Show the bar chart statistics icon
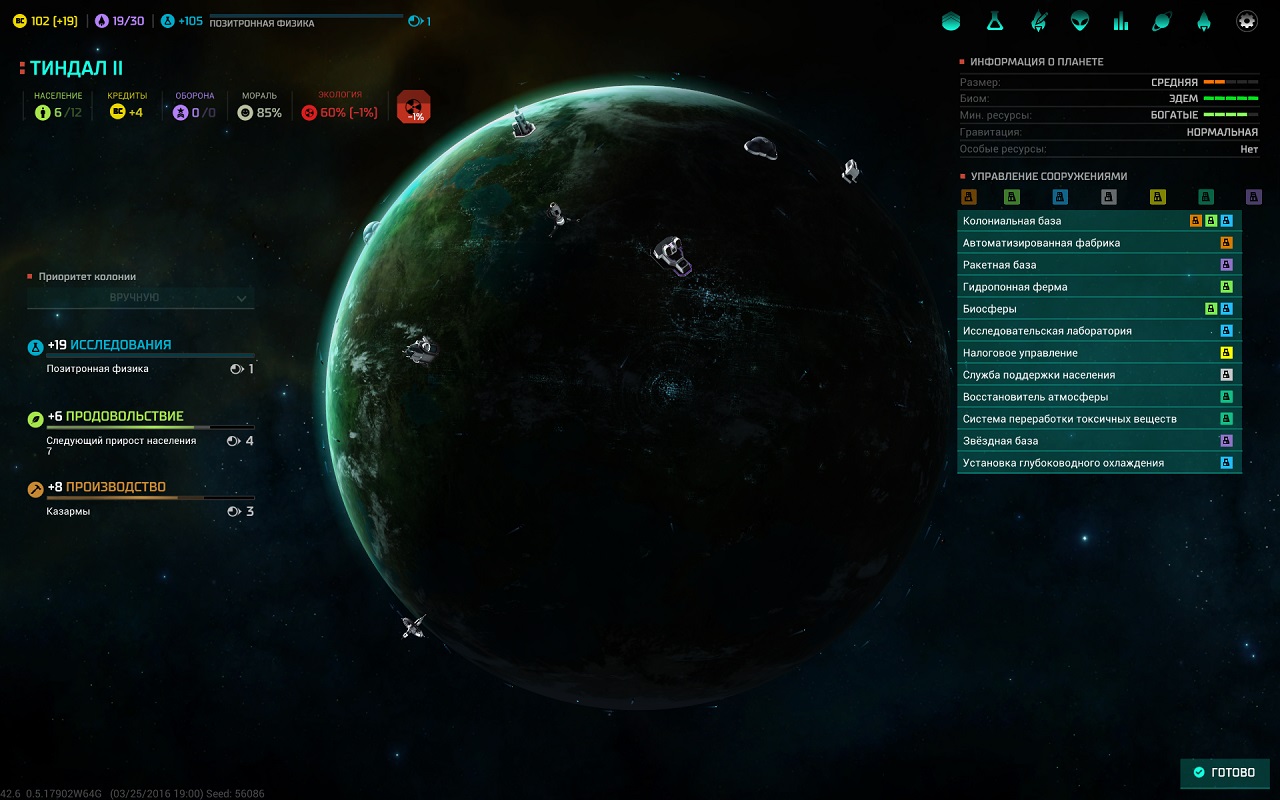Screen dimensions: 1280x800 pyautogui.click(x=1121, y=21)
